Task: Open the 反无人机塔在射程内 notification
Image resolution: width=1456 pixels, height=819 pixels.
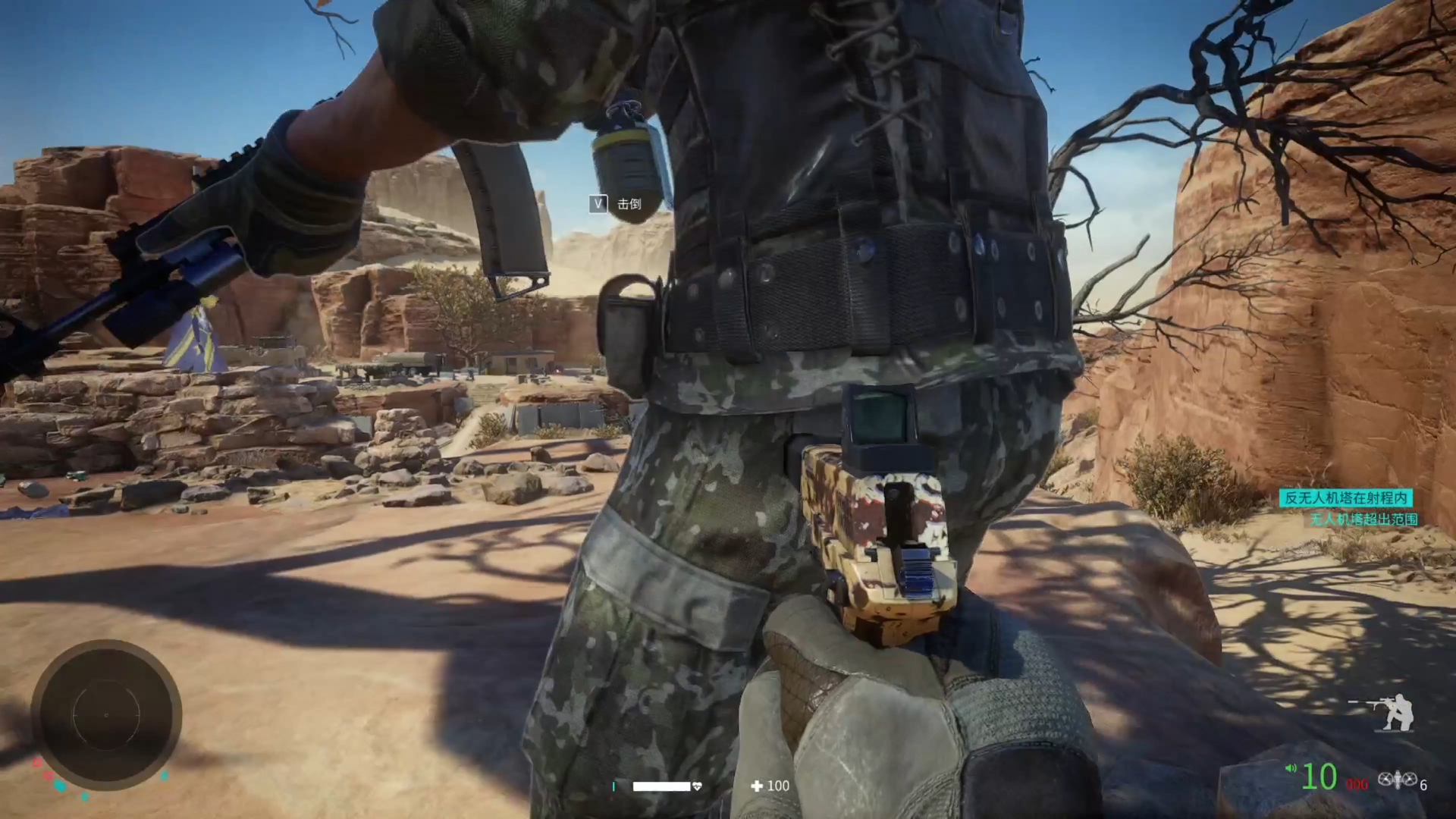Action: (1345, 497)
